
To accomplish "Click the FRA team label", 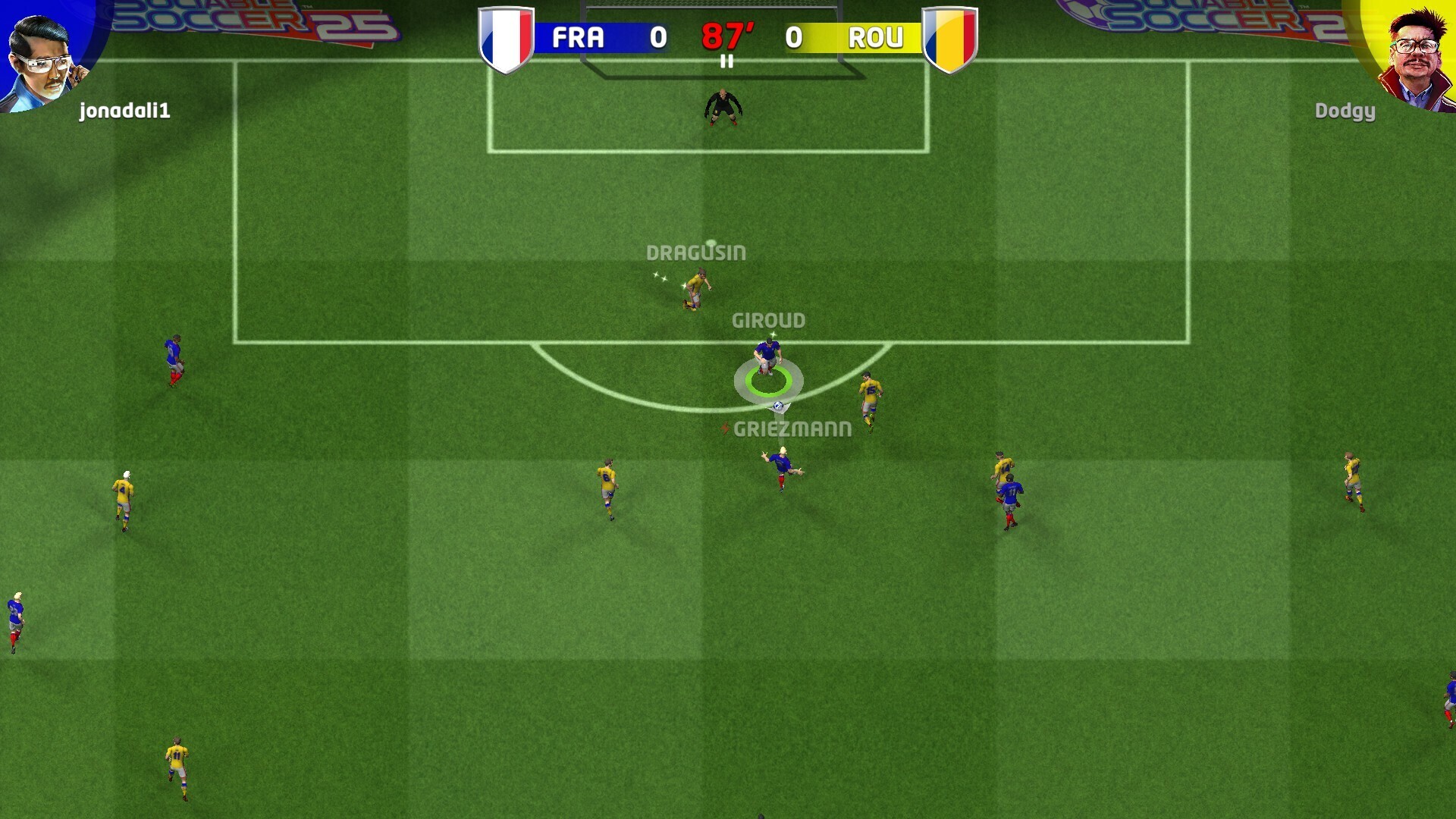I will (579, 36).
